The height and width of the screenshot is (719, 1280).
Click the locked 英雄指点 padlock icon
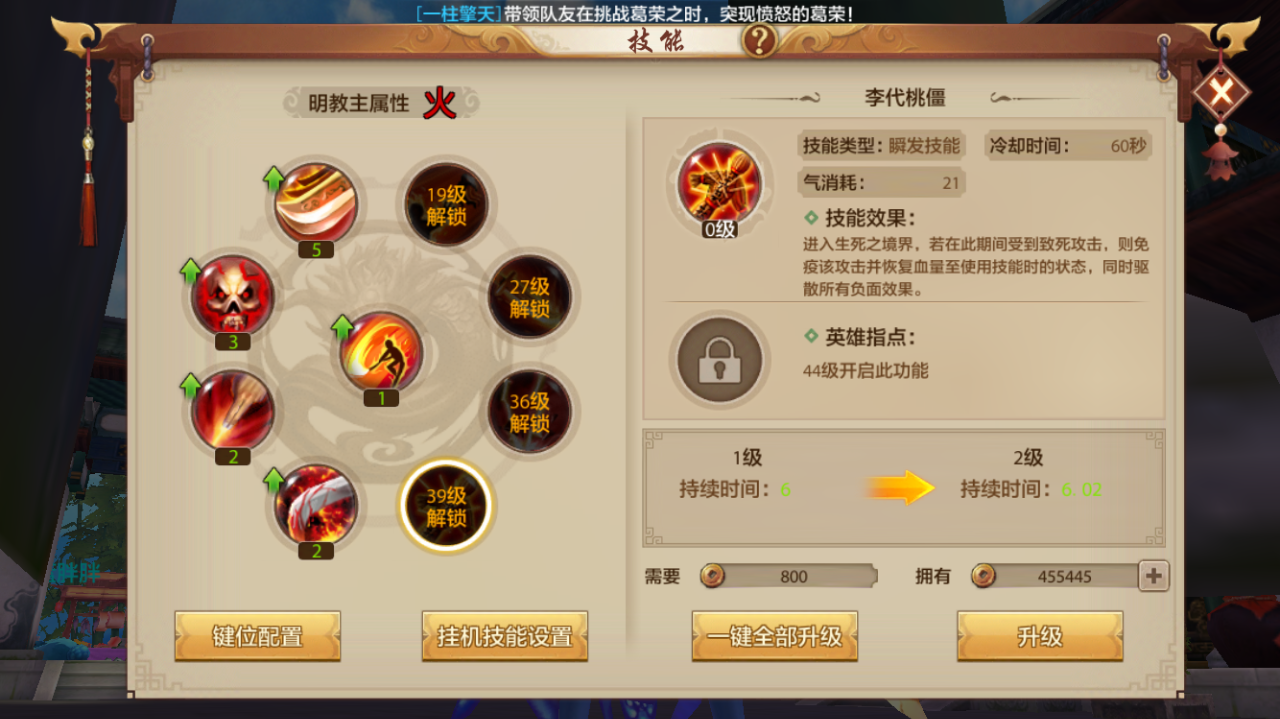click(719, 361)
